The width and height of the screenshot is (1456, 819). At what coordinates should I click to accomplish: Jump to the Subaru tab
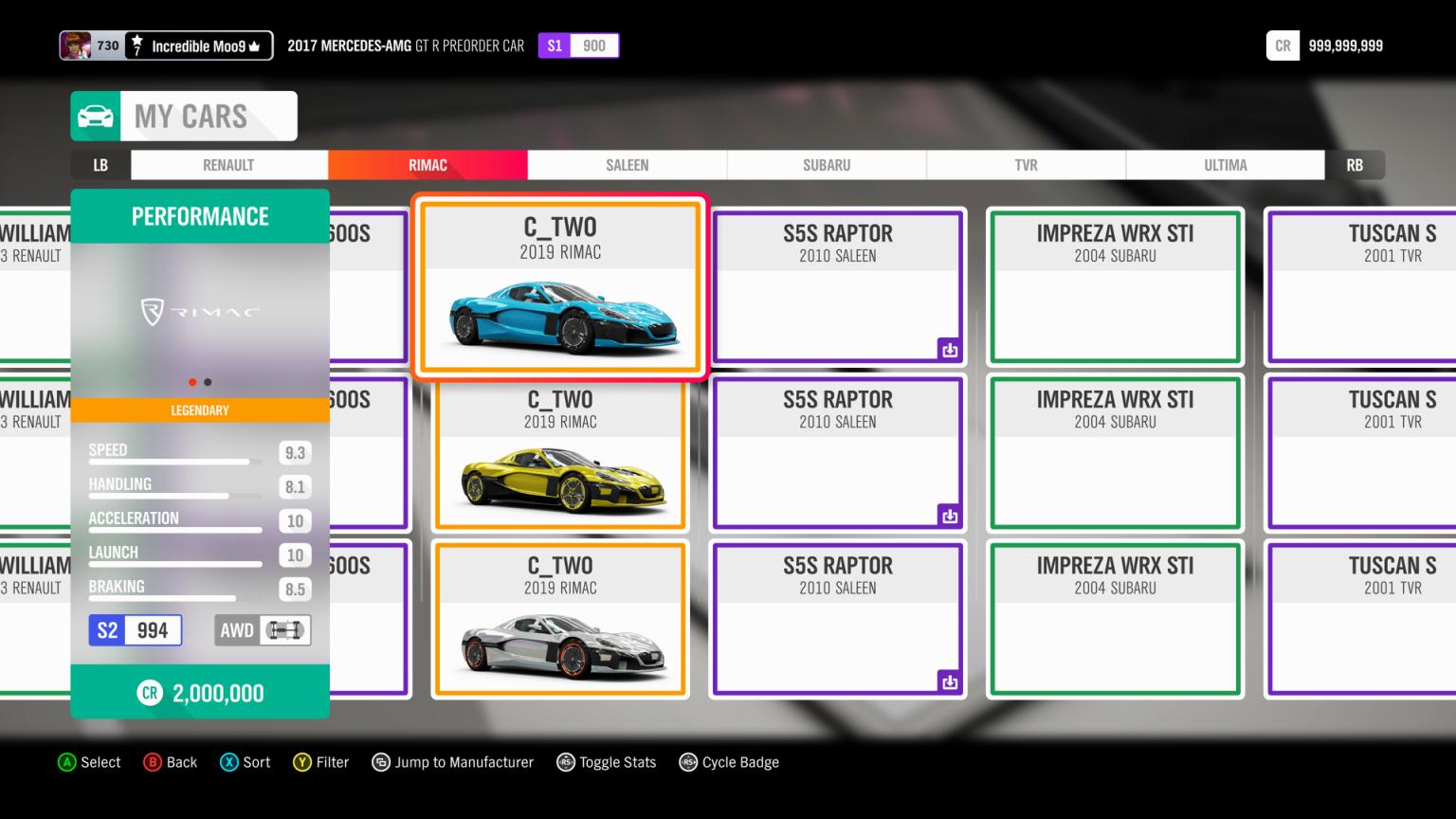827,165
